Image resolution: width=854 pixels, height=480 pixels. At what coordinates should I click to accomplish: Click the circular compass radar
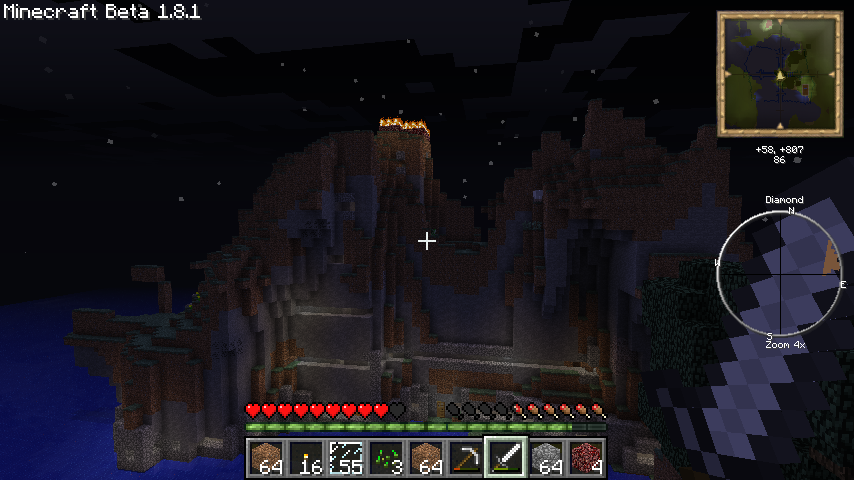(780, 272)
